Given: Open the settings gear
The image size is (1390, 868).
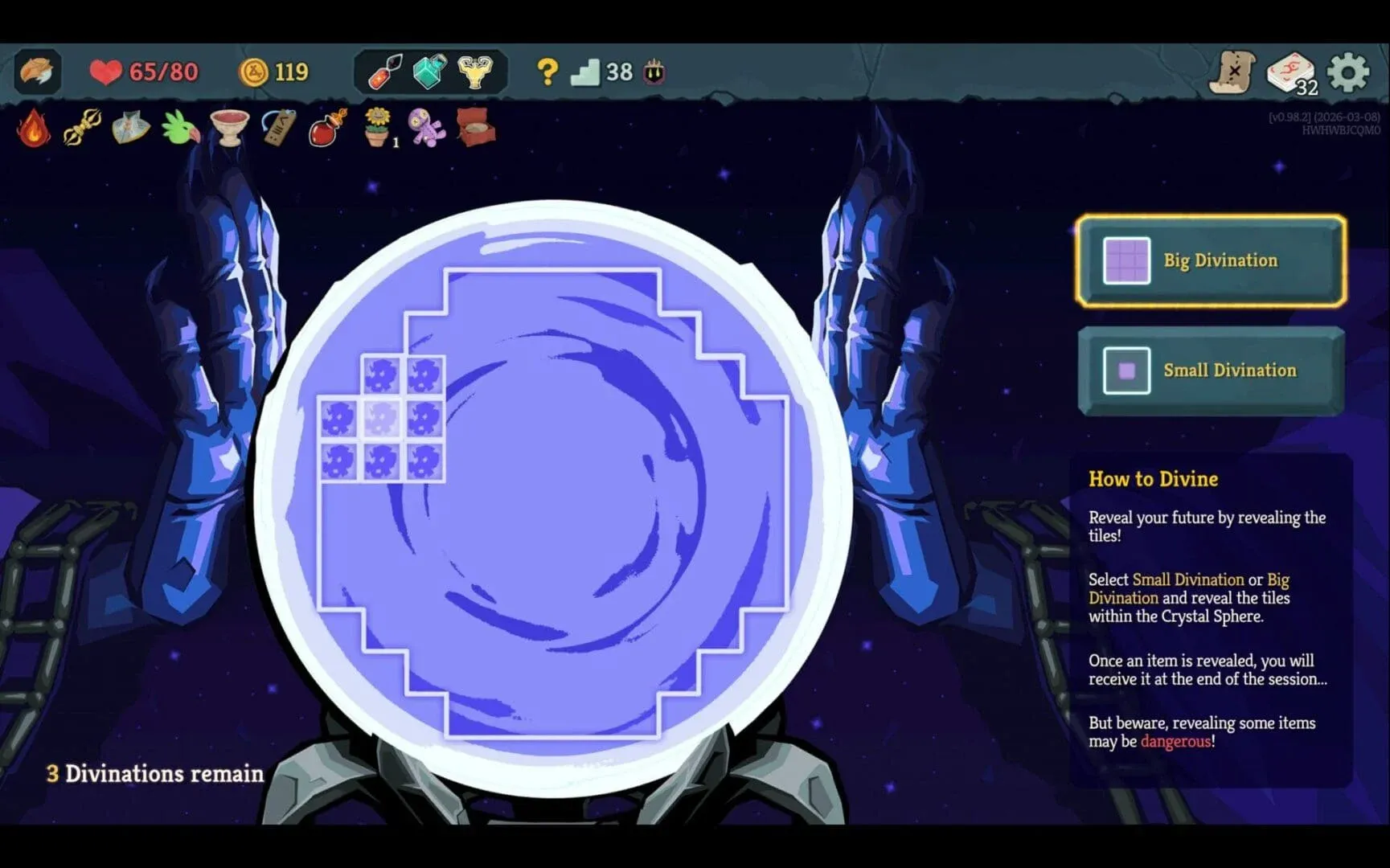Looking at the screenshot, I should point(1348,72).
